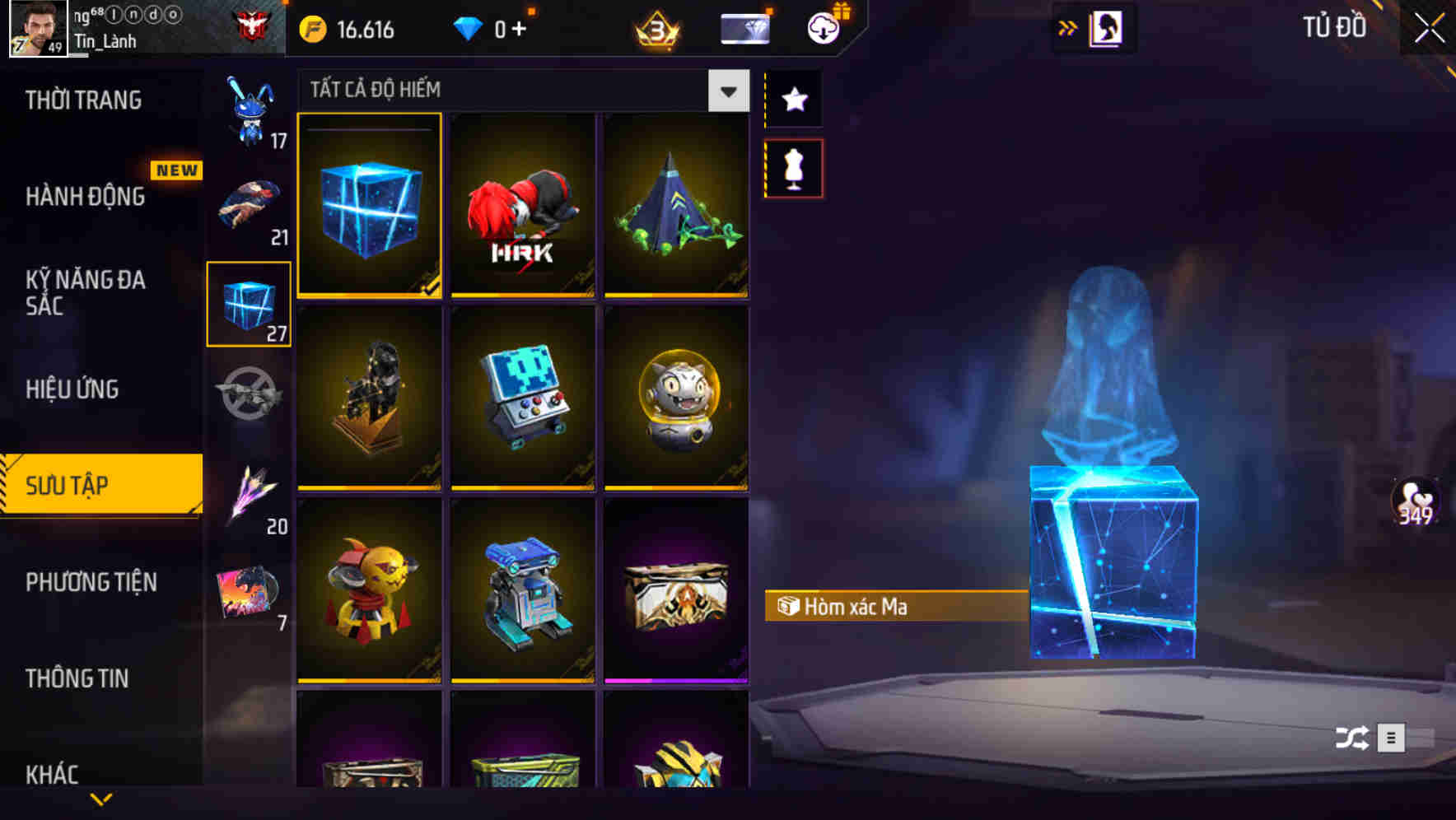Select the rabbit backpack category icon

click(x=250, y=107)
